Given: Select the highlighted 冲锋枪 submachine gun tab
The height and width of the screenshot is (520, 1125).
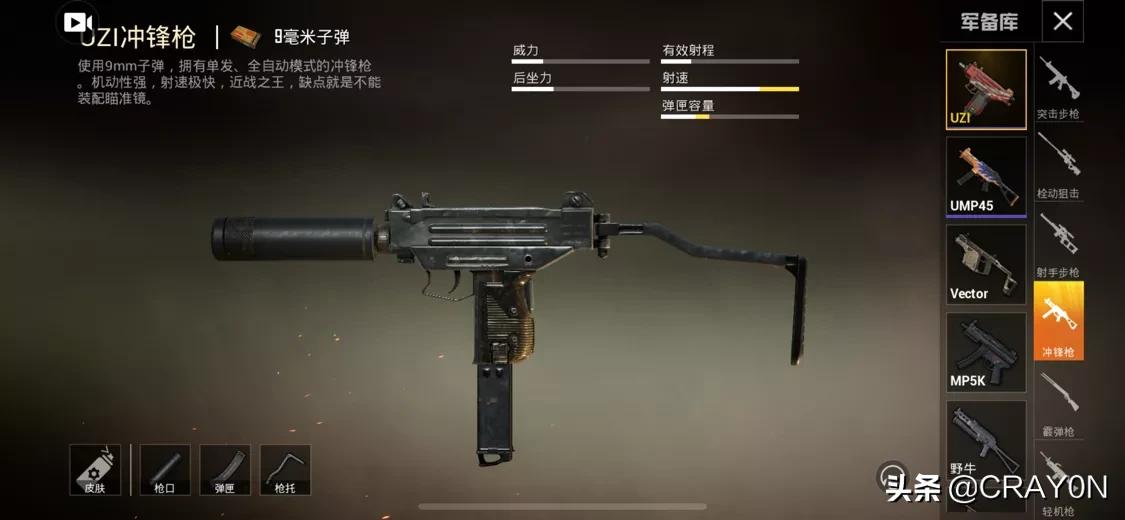Looking at the screenshot, I should tap(1058, 321).
